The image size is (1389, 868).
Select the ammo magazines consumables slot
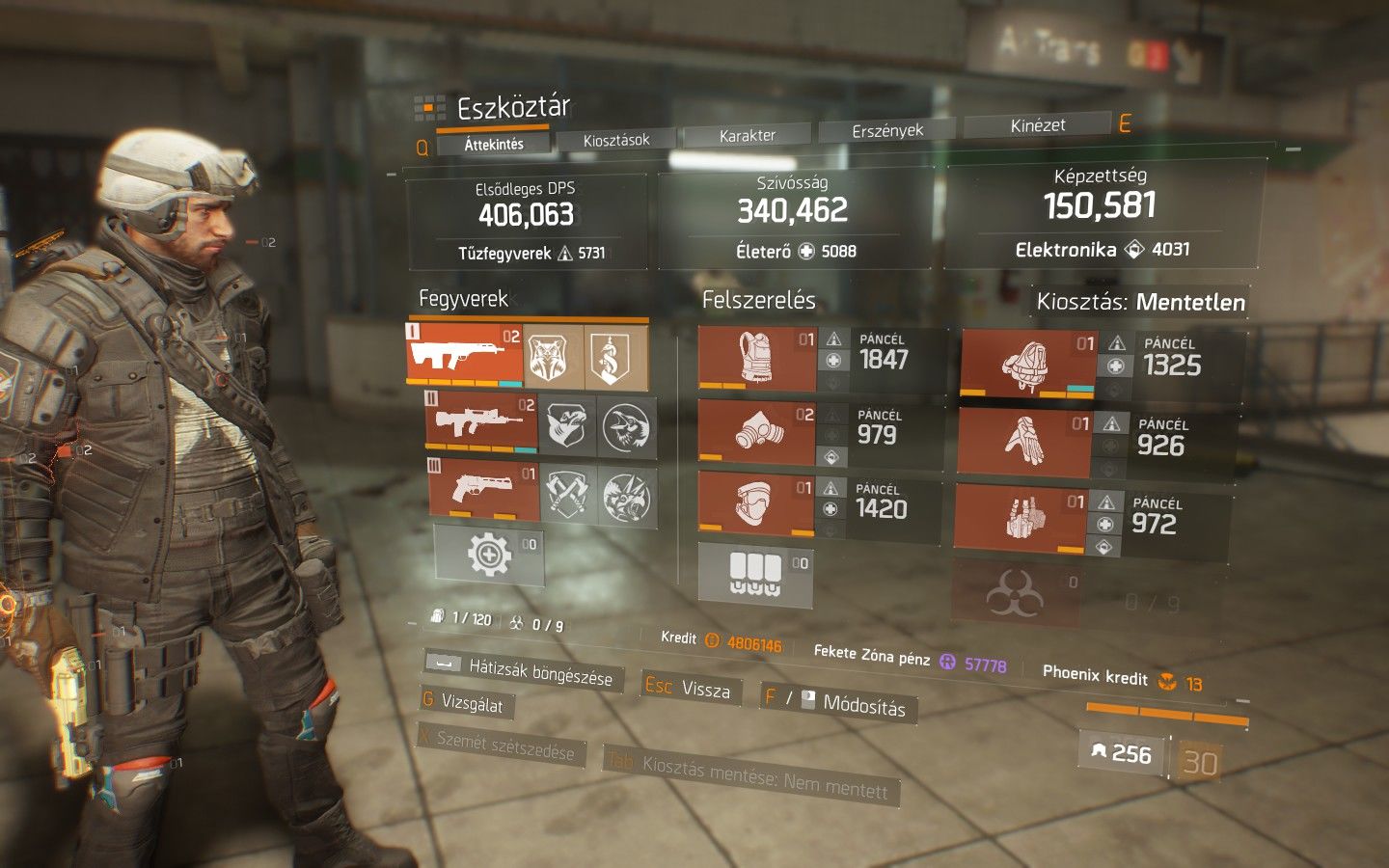coord(754,573)
